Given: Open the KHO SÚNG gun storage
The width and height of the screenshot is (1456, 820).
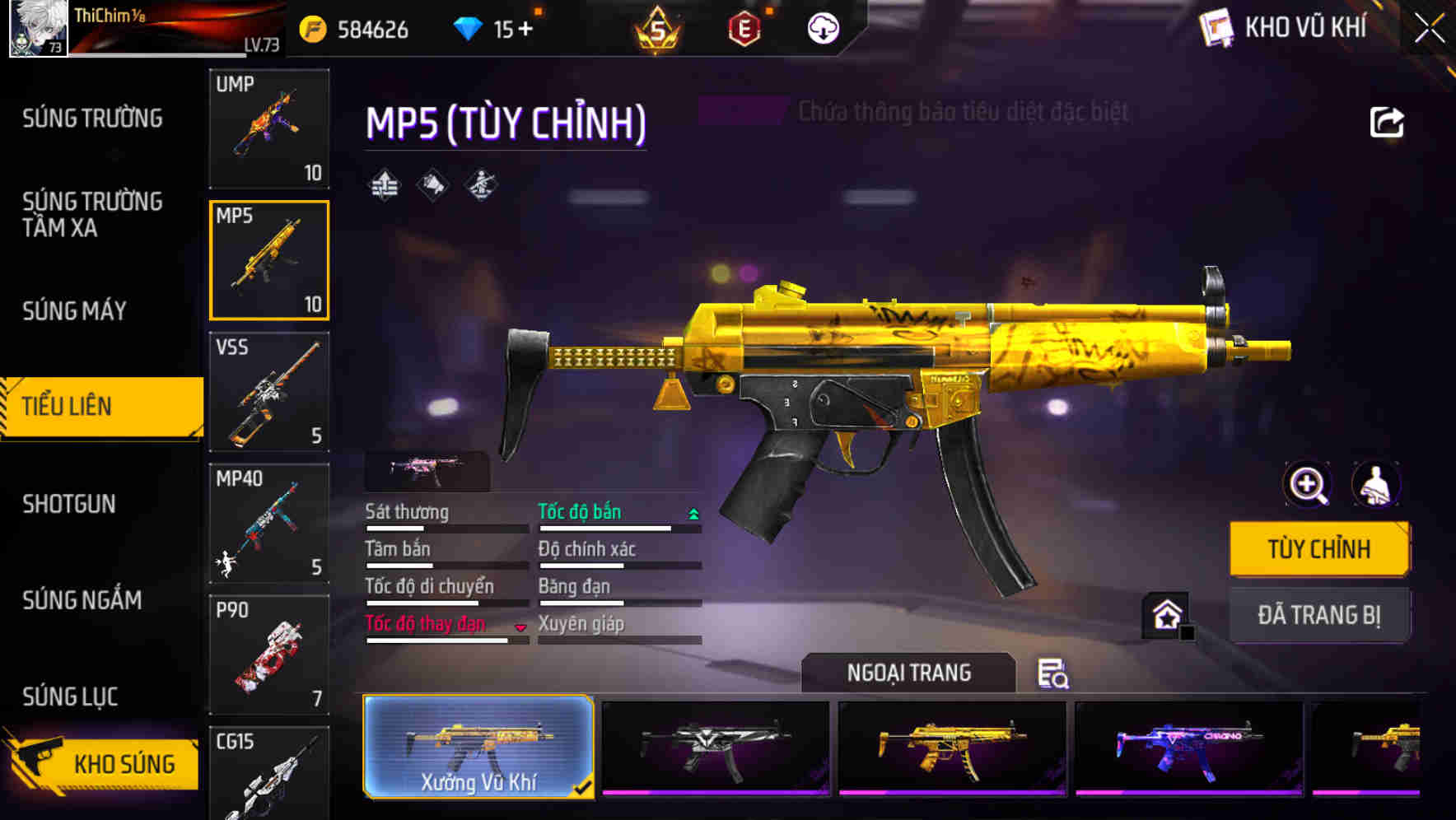Looking at the screenshot, I should coord(103,763).
